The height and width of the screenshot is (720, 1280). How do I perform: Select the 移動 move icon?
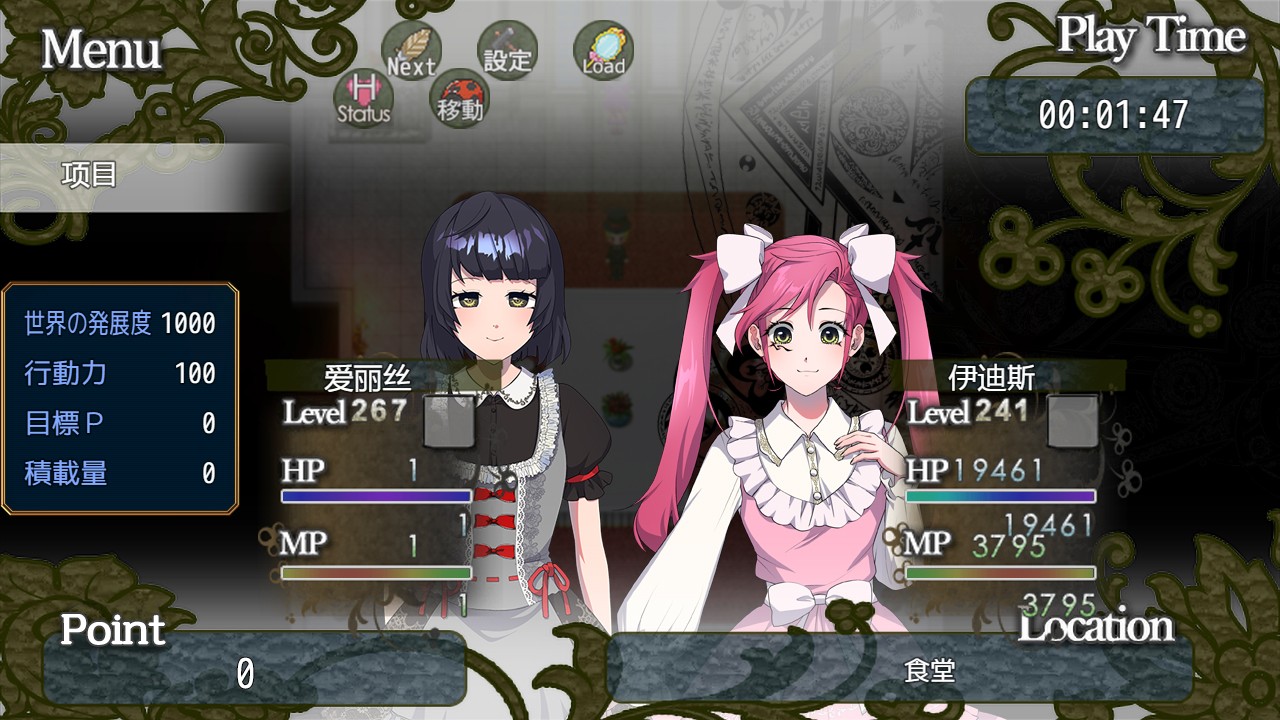point(459,98)
